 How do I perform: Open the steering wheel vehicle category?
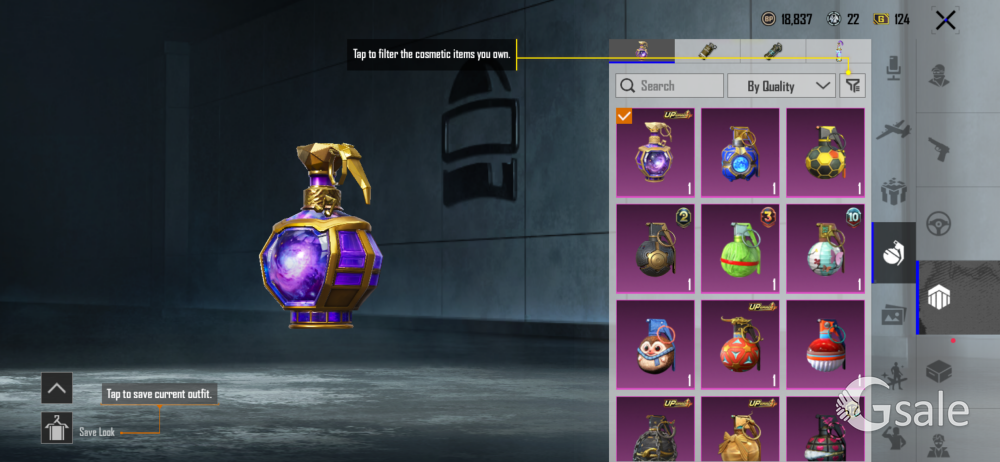(938, 223)
